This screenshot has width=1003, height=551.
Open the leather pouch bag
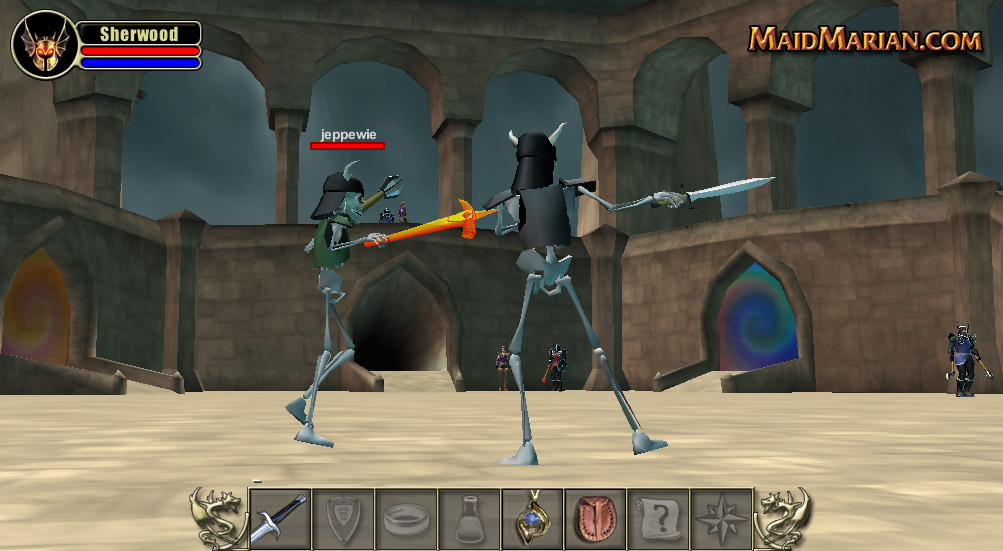coord(595,518)
